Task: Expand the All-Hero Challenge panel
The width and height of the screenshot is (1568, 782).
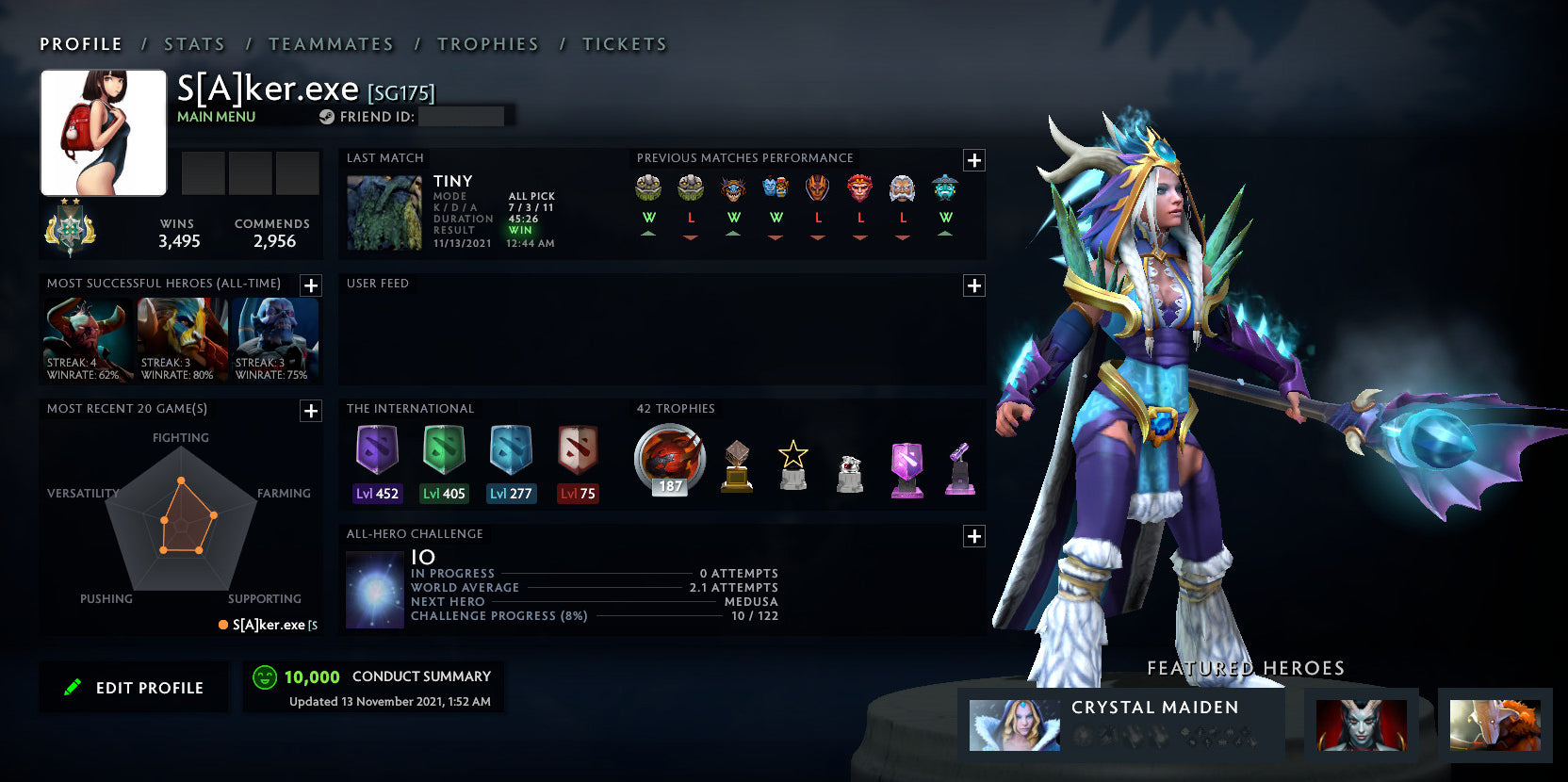Action: pos(973,536)
